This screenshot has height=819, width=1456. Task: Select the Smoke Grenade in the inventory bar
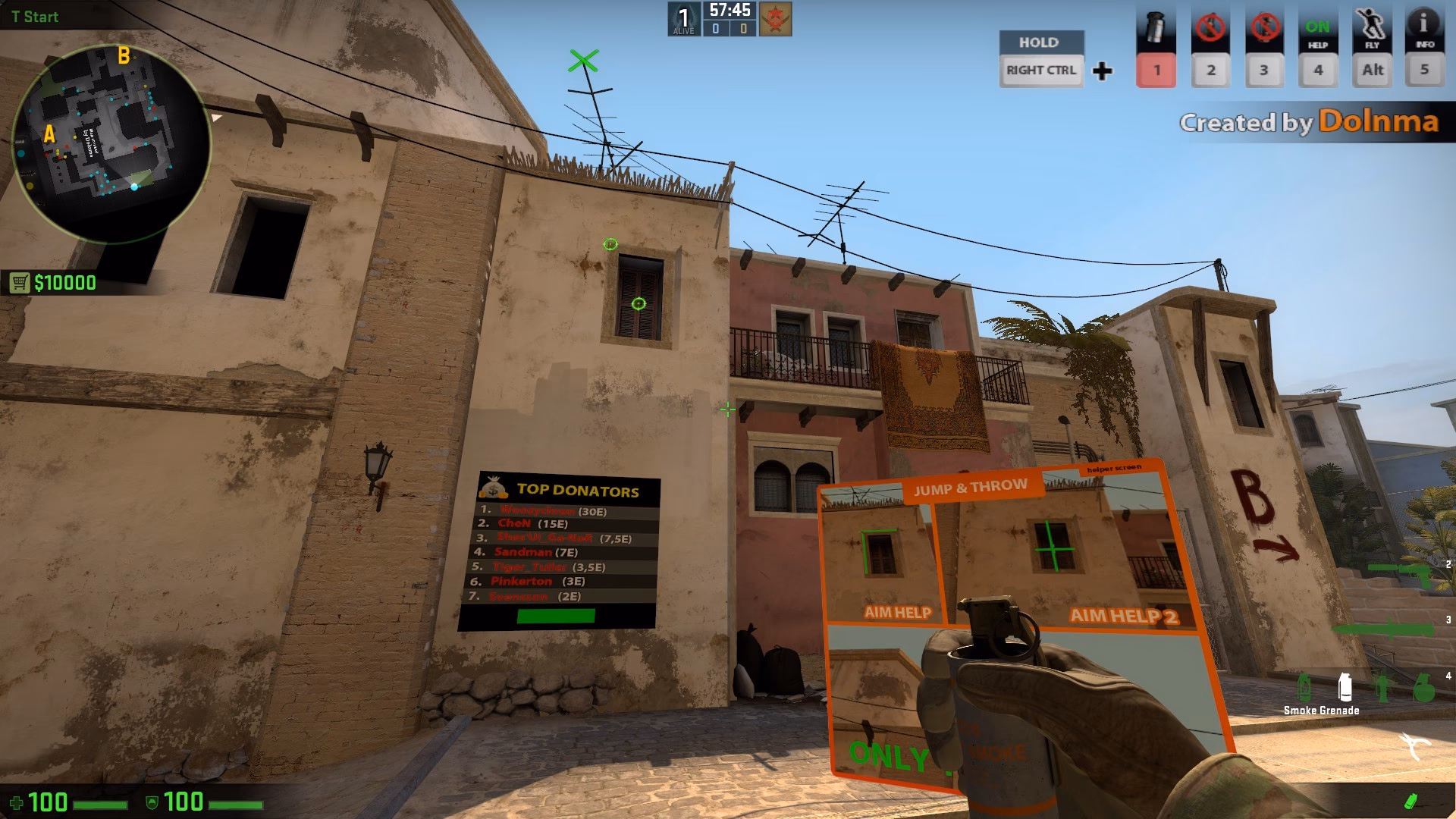[x=1345, y=686]
